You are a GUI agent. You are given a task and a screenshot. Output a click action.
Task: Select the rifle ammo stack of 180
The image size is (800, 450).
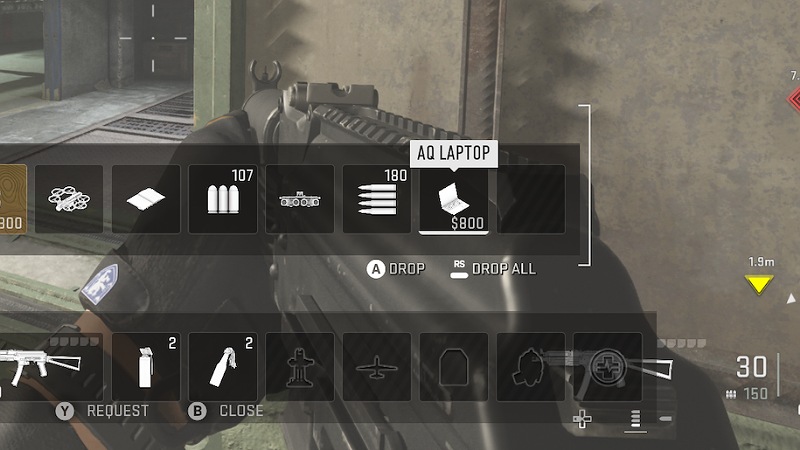tap(377, 199)
